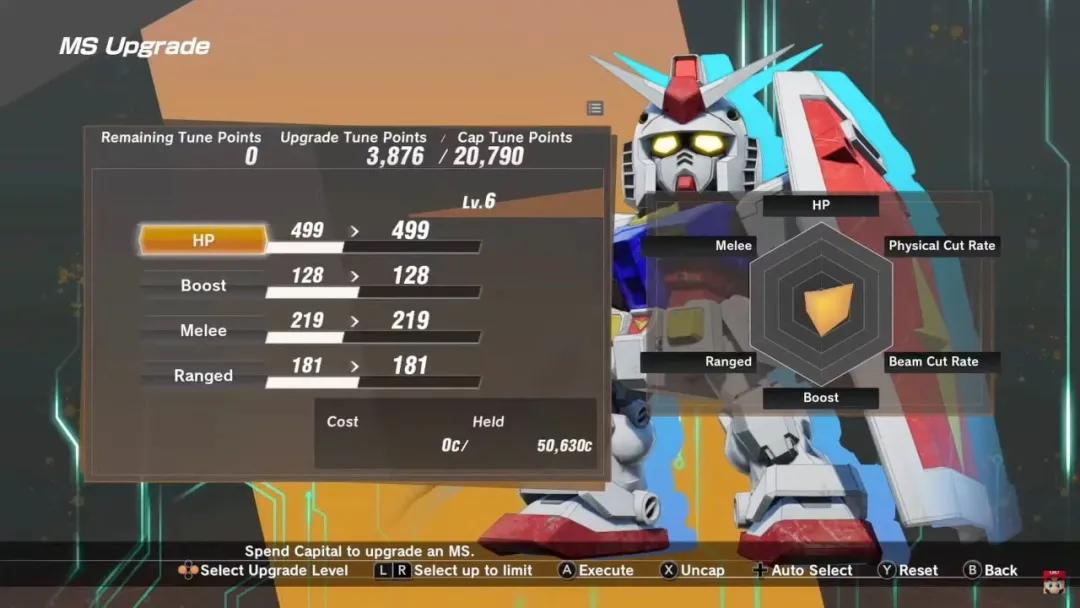Screen dimensions: 1080x608
Task: Pick the Ranged stat row
Action: pos(203,376)
